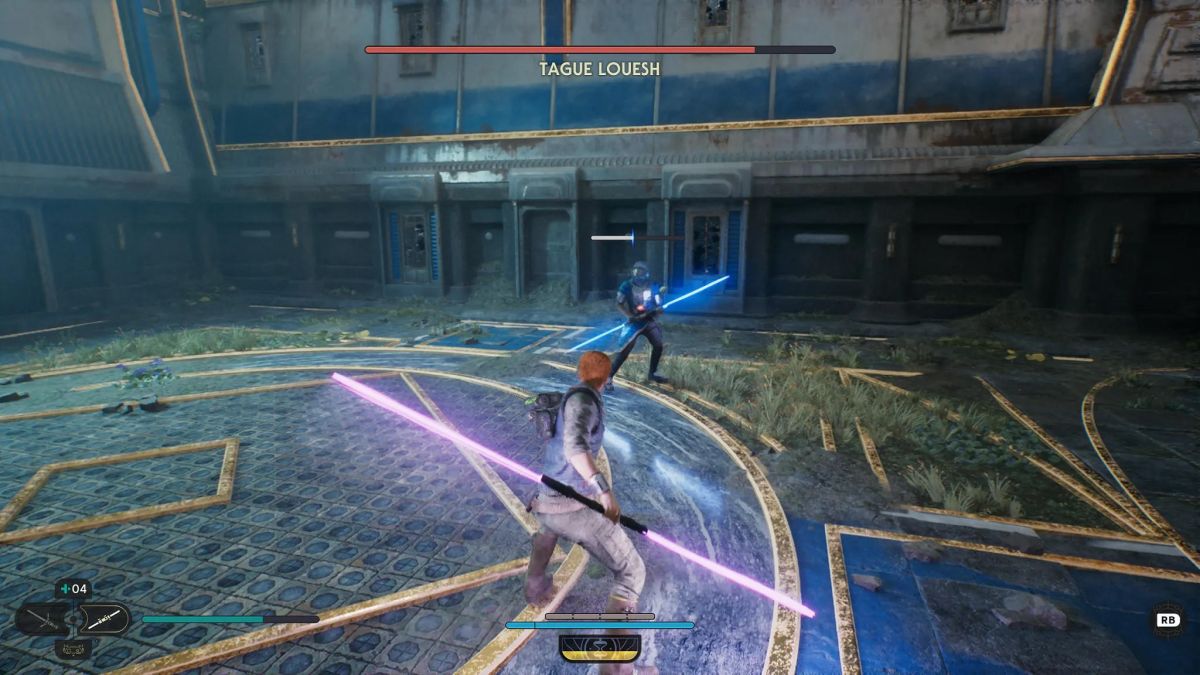Use the green-cross healing stim slot
This screenshot has height=675, width=1200.
[73, 589]
